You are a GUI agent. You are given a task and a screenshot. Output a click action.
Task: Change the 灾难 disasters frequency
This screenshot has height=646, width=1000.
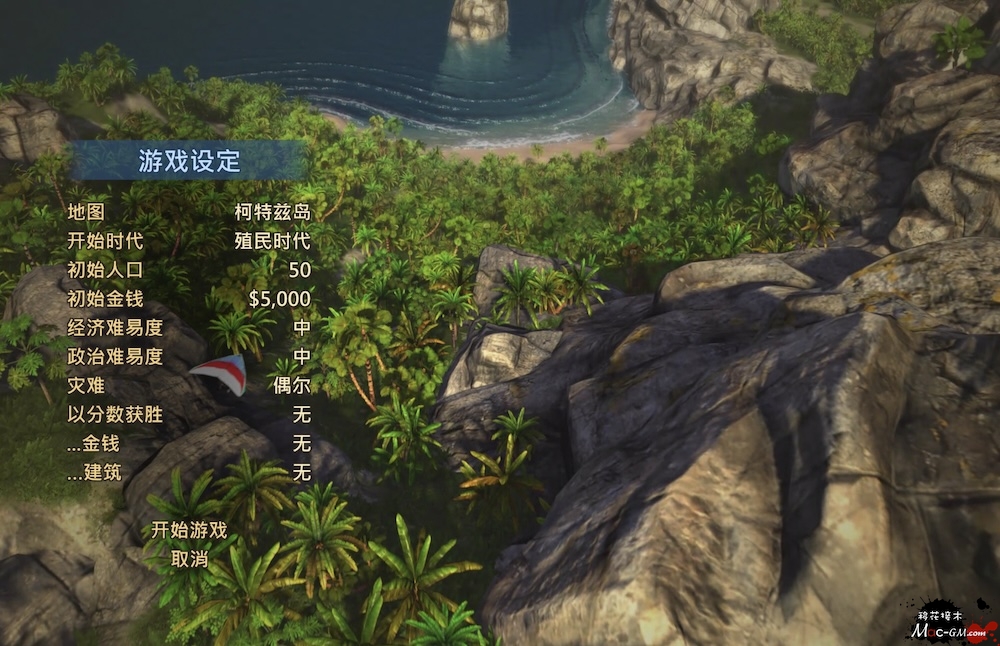(x=291, y=385)
